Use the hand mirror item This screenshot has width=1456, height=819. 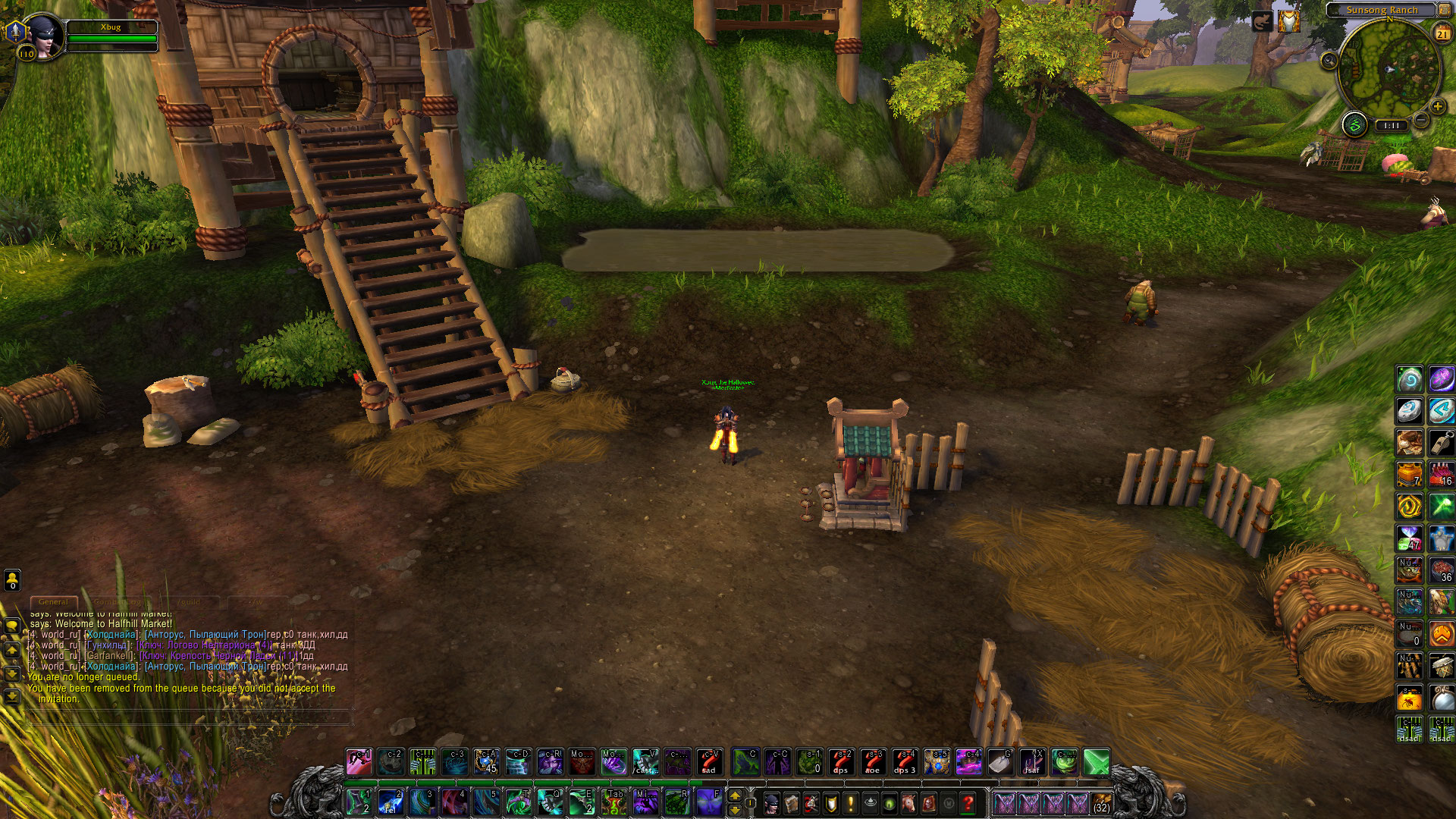pos(1442,698)
